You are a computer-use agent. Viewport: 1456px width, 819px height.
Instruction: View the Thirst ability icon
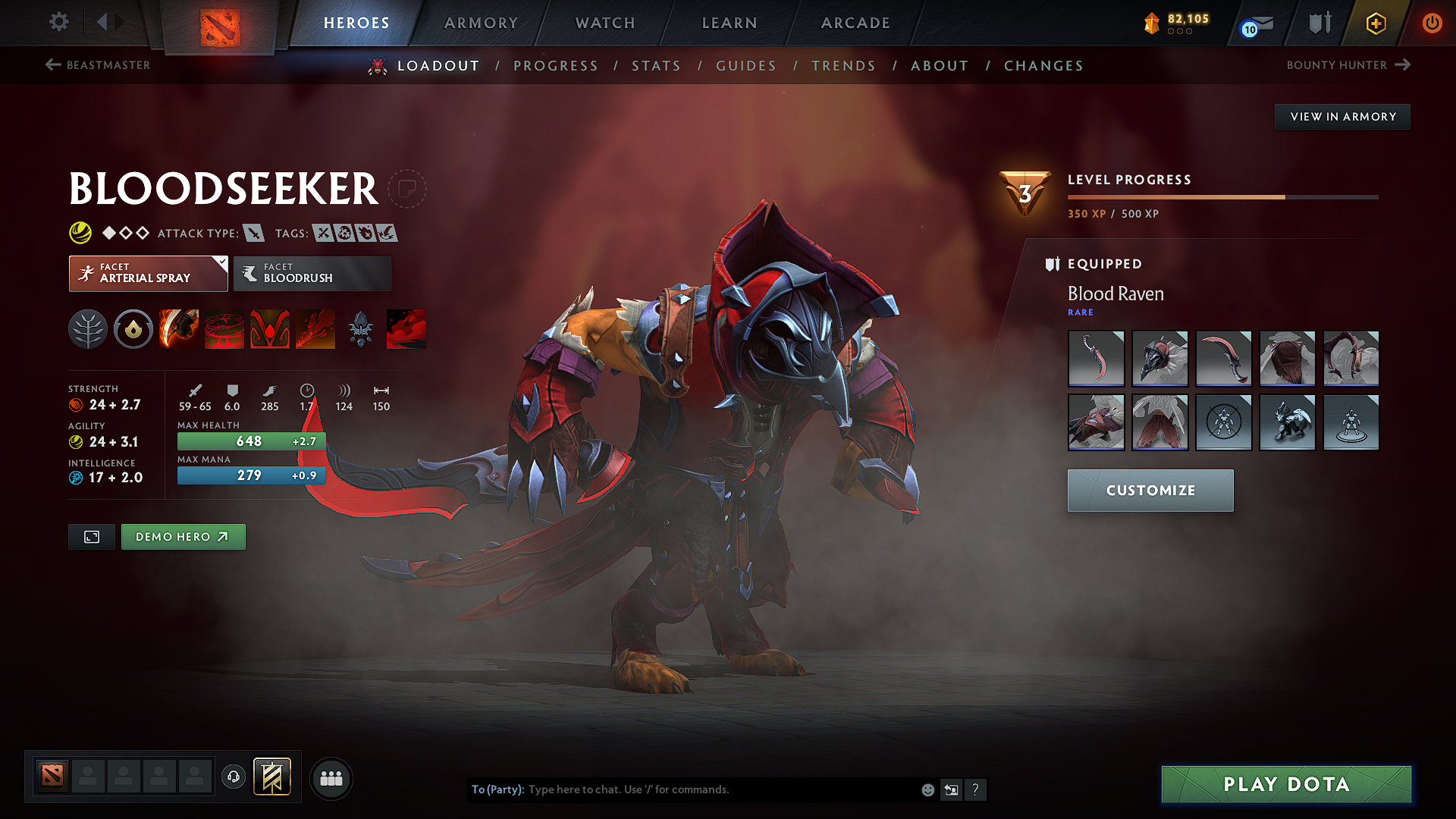coord(270,328)
